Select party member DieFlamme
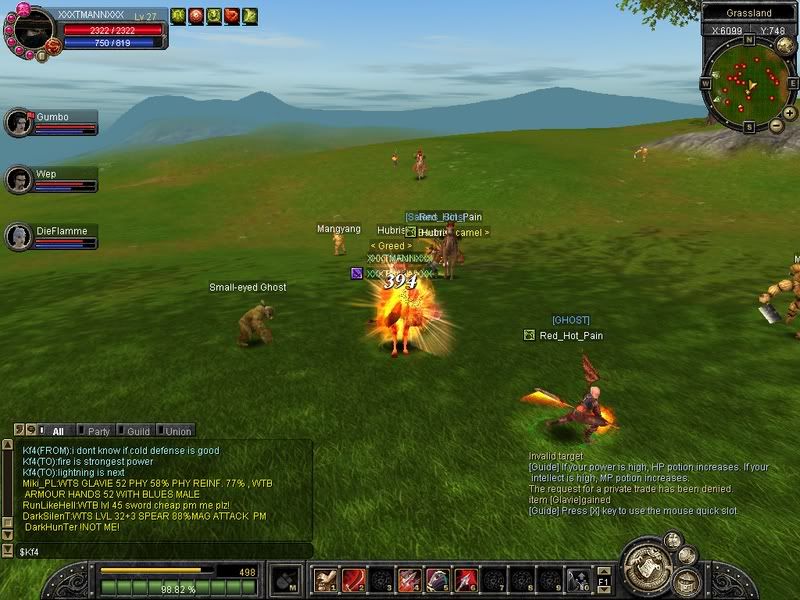This screenshot has height=600, width=800. (52, 236)
